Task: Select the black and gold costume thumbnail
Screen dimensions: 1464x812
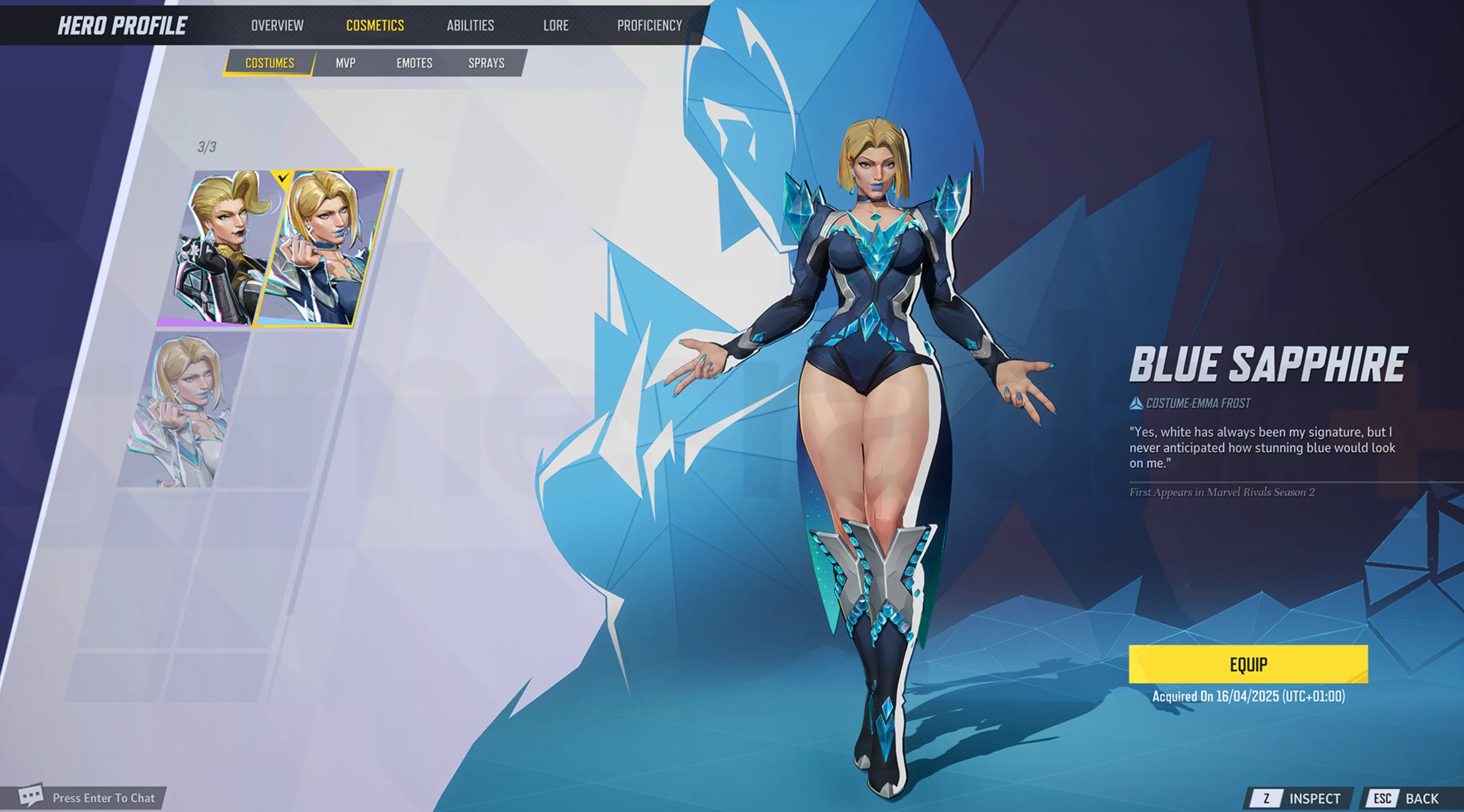Action: click(x=224, y=248)
